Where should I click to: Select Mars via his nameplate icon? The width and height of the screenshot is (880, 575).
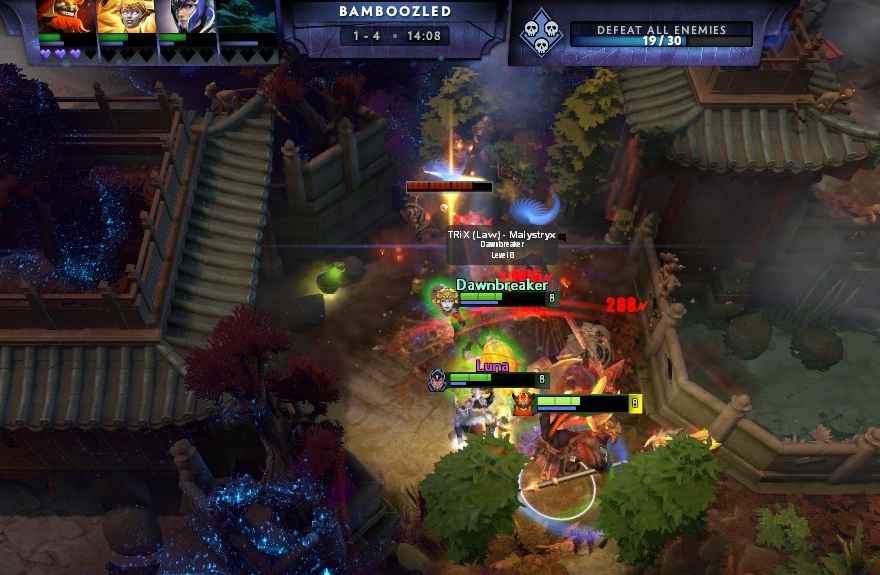point(523,404)
